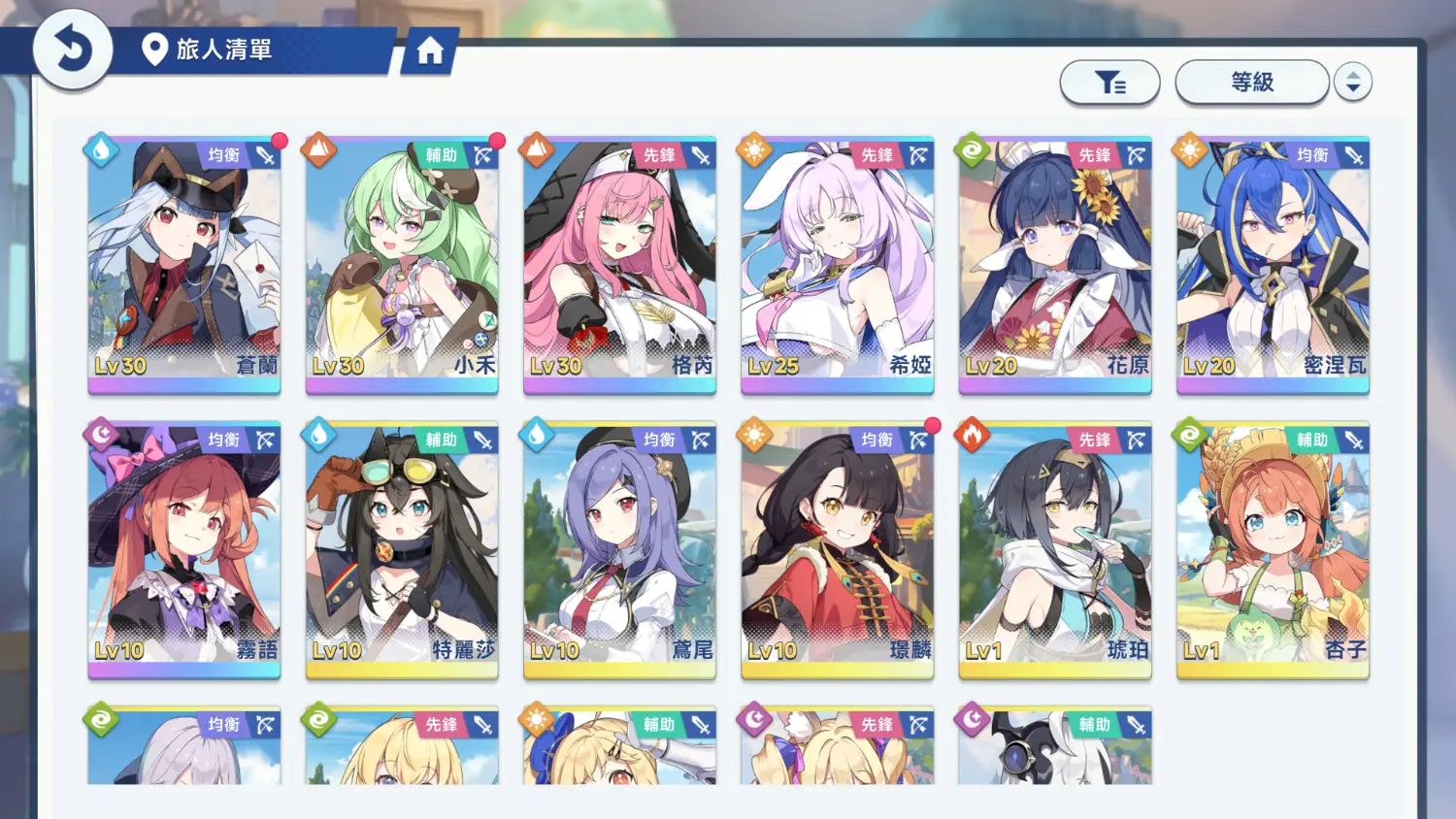
Task: Open the traveler filter options
Action: point(1109,82)
